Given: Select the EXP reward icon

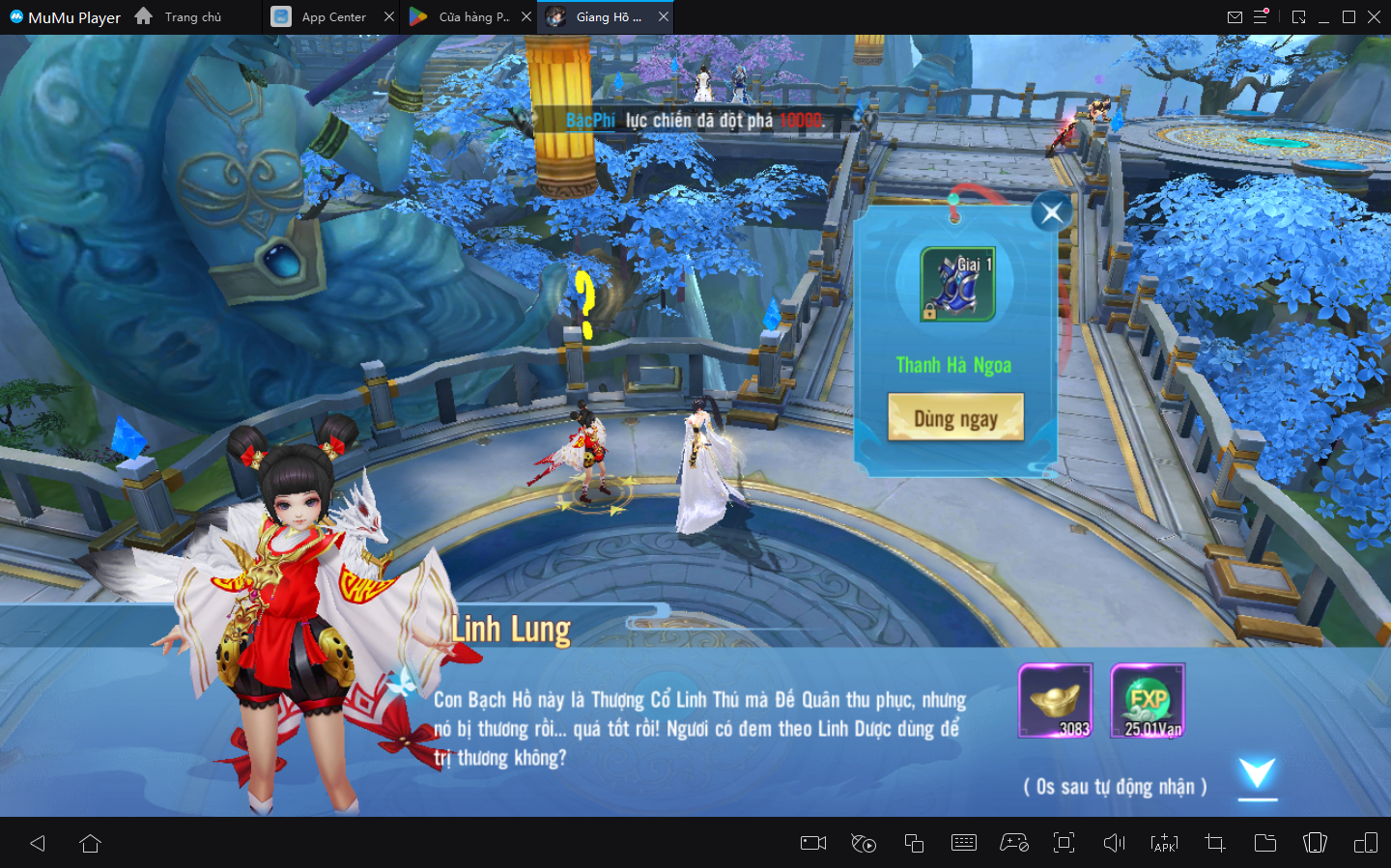Looking at the screenshot, I should click(x=1148, y=701).
